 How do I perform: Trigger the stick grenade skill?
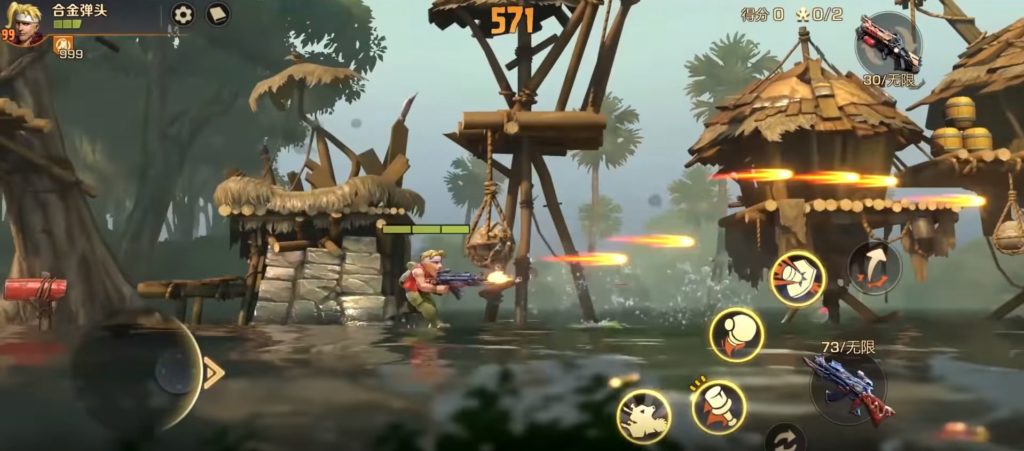pos(718,407)
